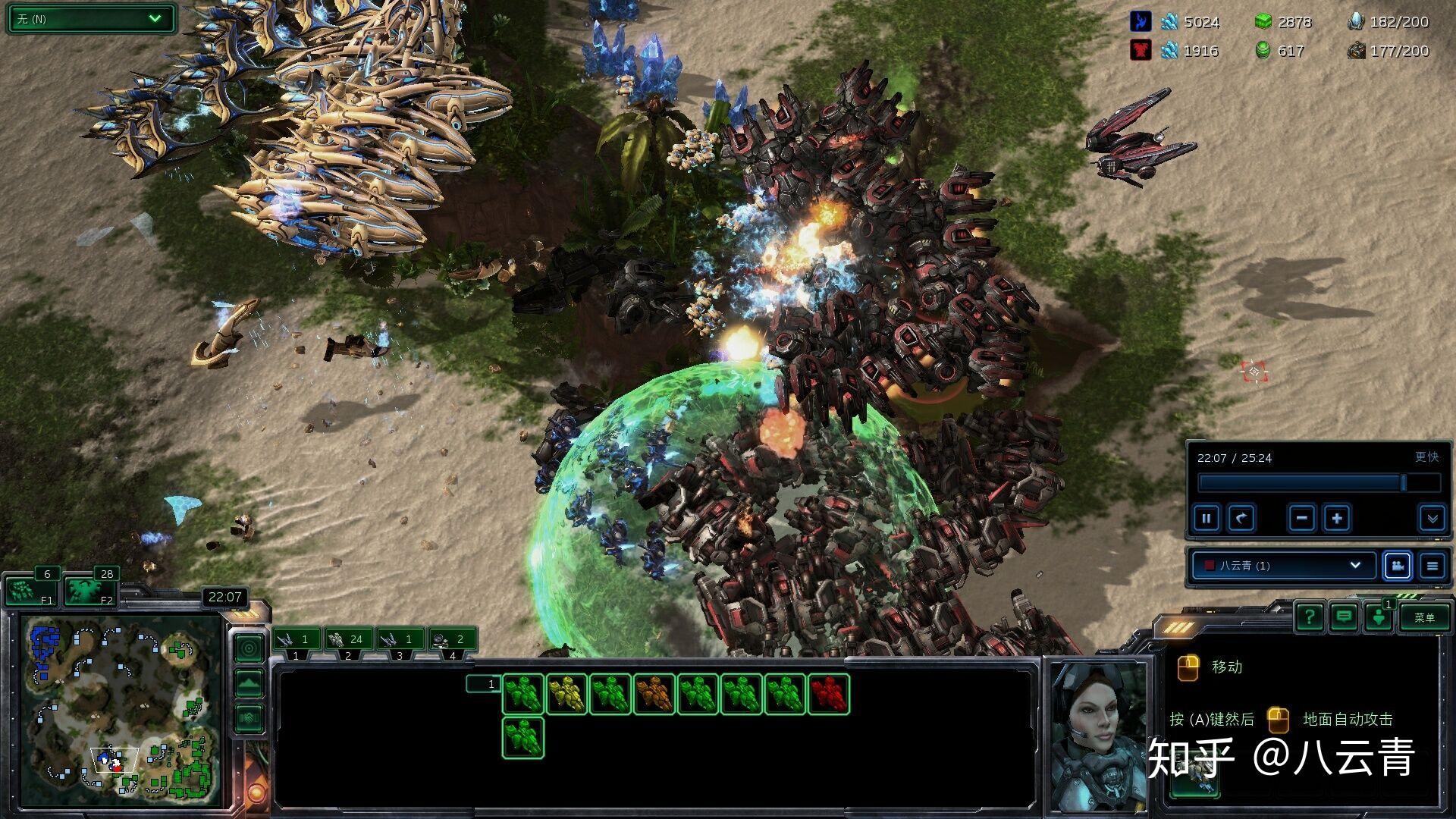Click the green social button with badge 1
The width and height of the screenshot is (1456, 819).
tap(1379, 617)
